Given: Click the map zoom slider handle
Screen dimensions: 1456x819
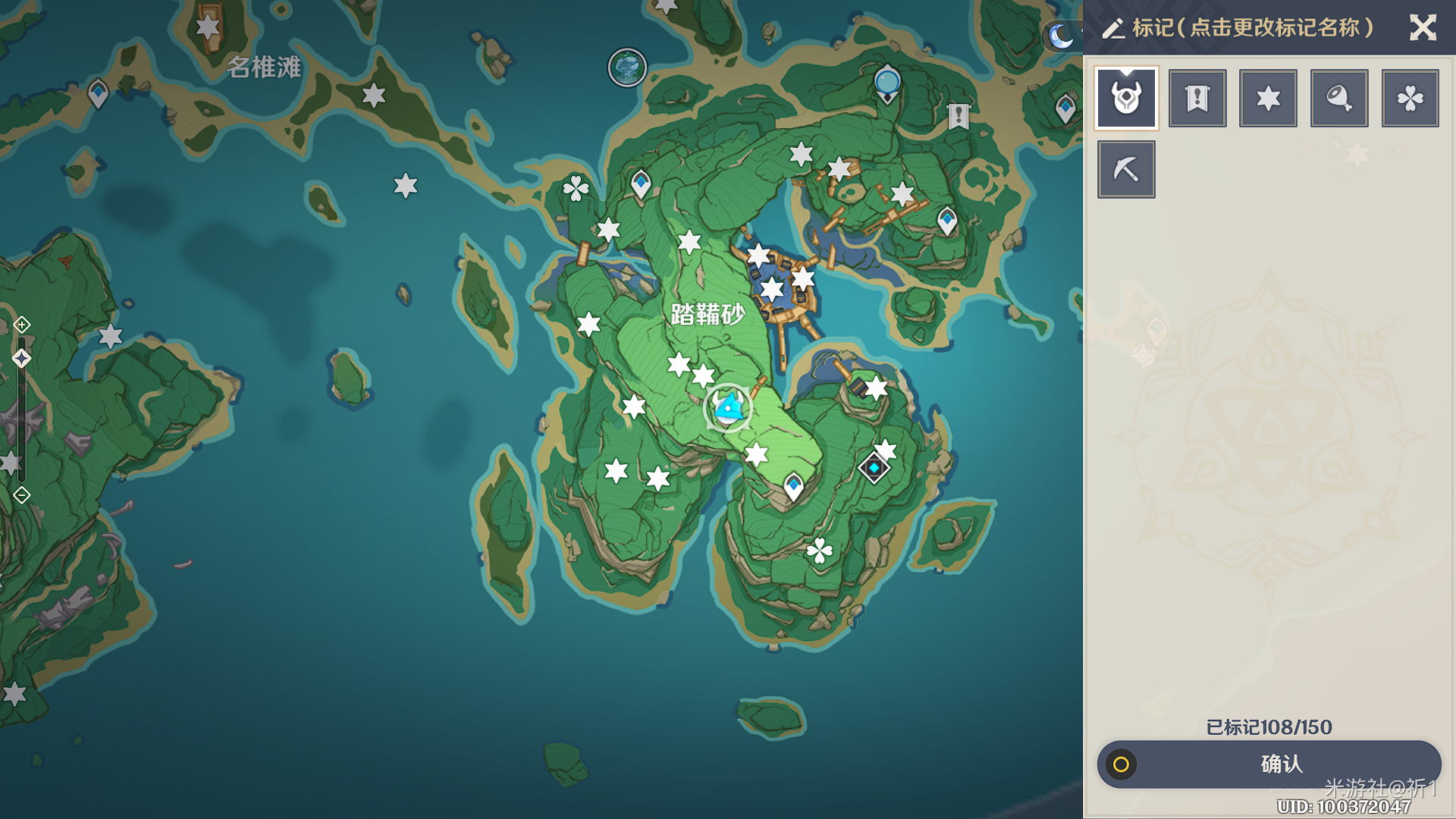Looking at the screenshot, I should pyautogui.click(x=22, y=358).
